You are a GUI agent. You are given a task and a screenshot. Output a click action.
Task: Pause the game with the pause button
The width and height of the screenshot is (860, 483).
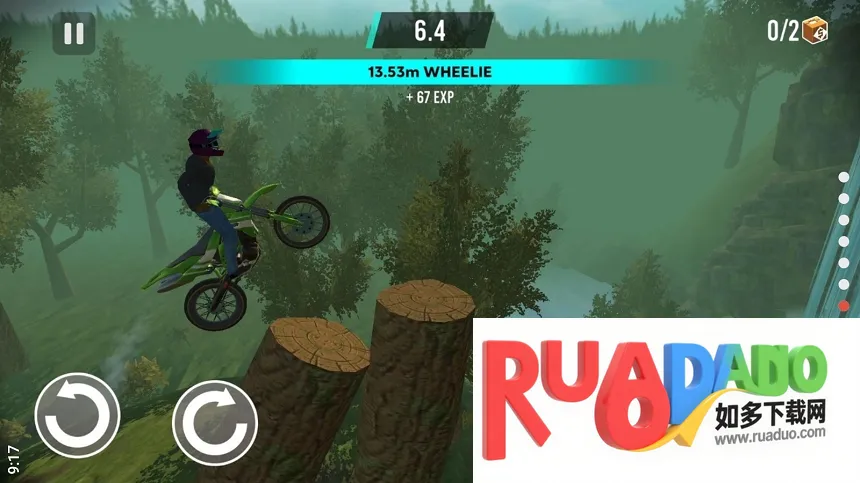click(x=74, y=33)
